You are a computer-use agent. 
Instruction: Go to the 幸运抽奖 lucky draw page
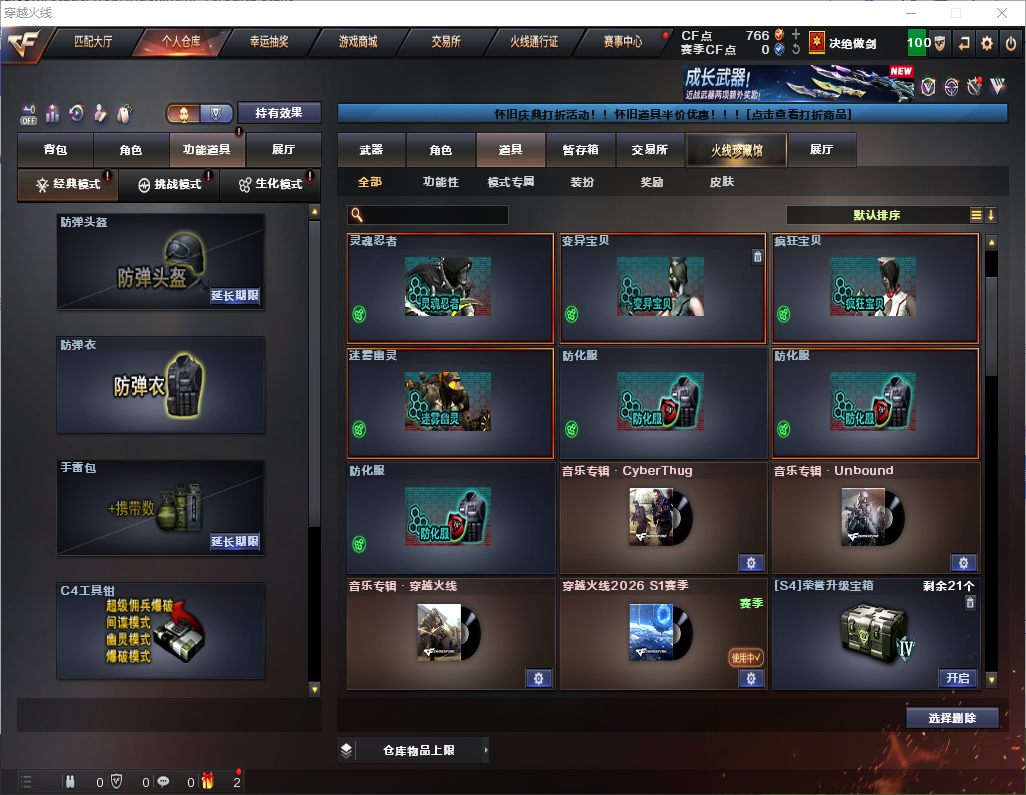pos(269,42)
